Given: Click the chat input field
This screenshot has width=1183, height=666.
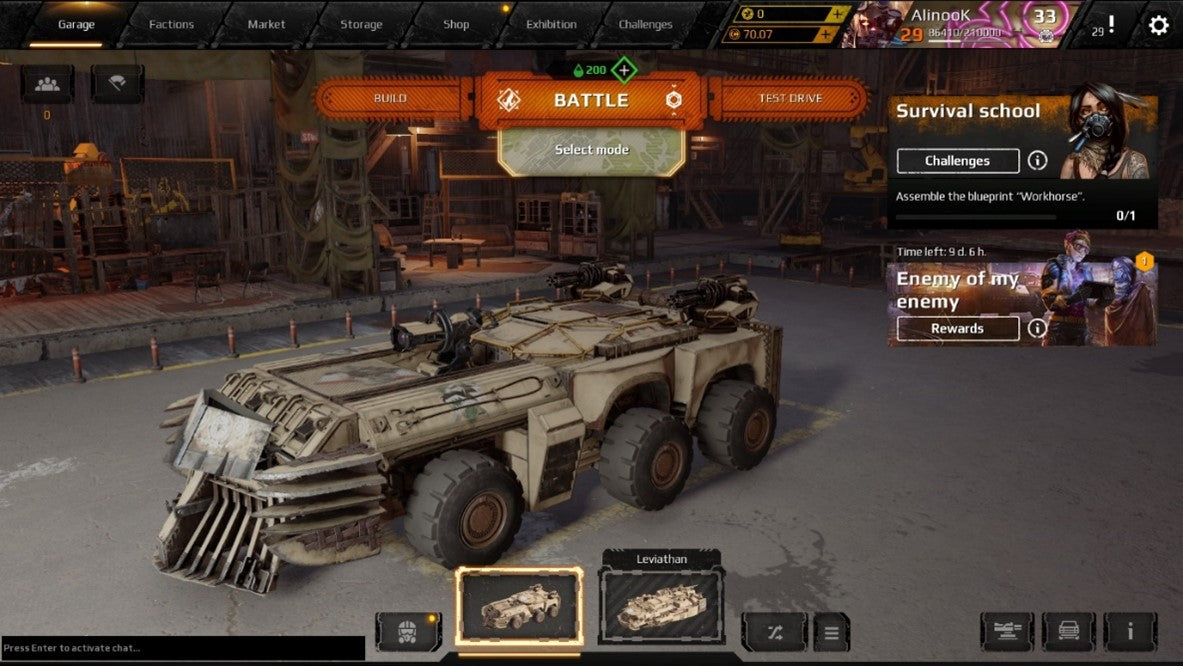Looking at the screenshot, I should click(183, 648).
